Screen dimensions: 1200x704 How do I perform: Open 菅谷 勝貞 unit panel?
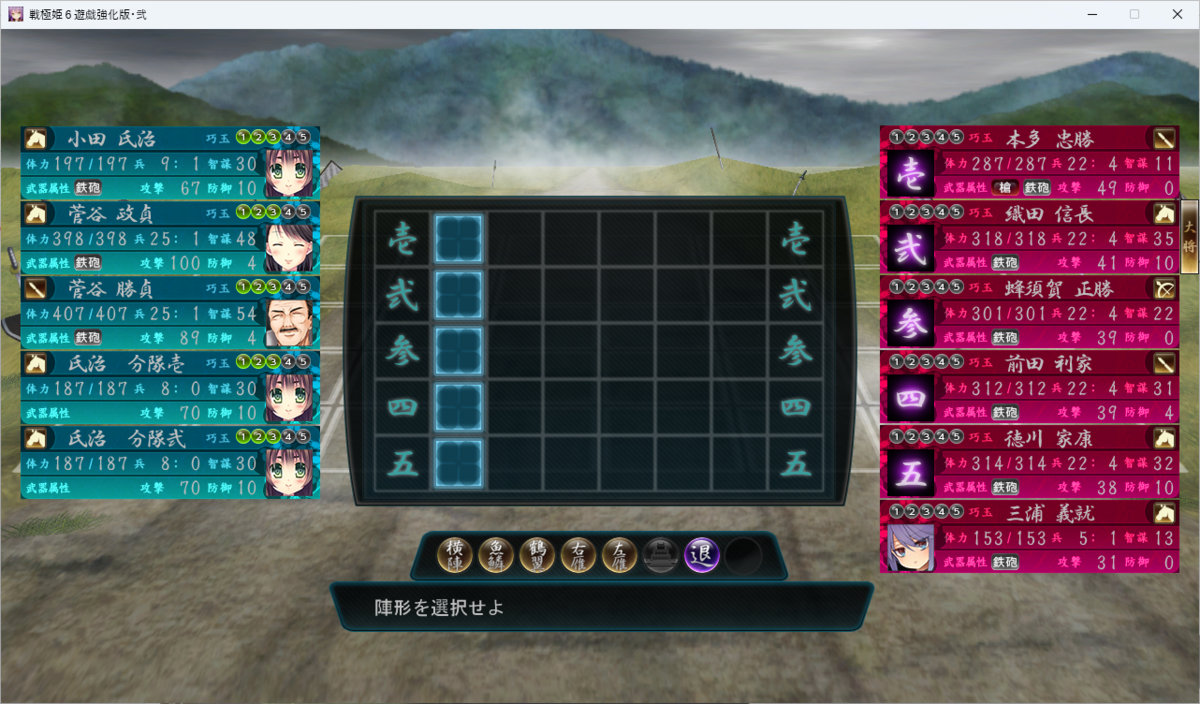point(170,313)
